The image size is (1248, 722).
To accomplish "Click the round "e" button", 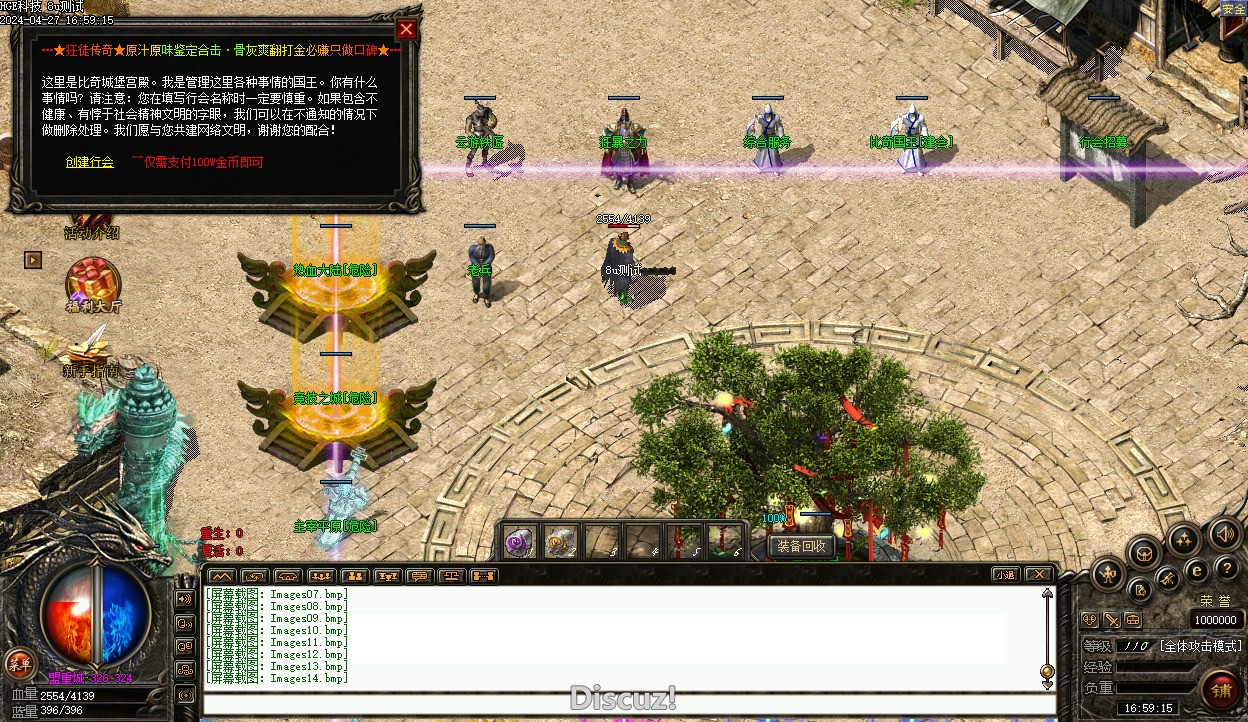I will coord(1196,571).
